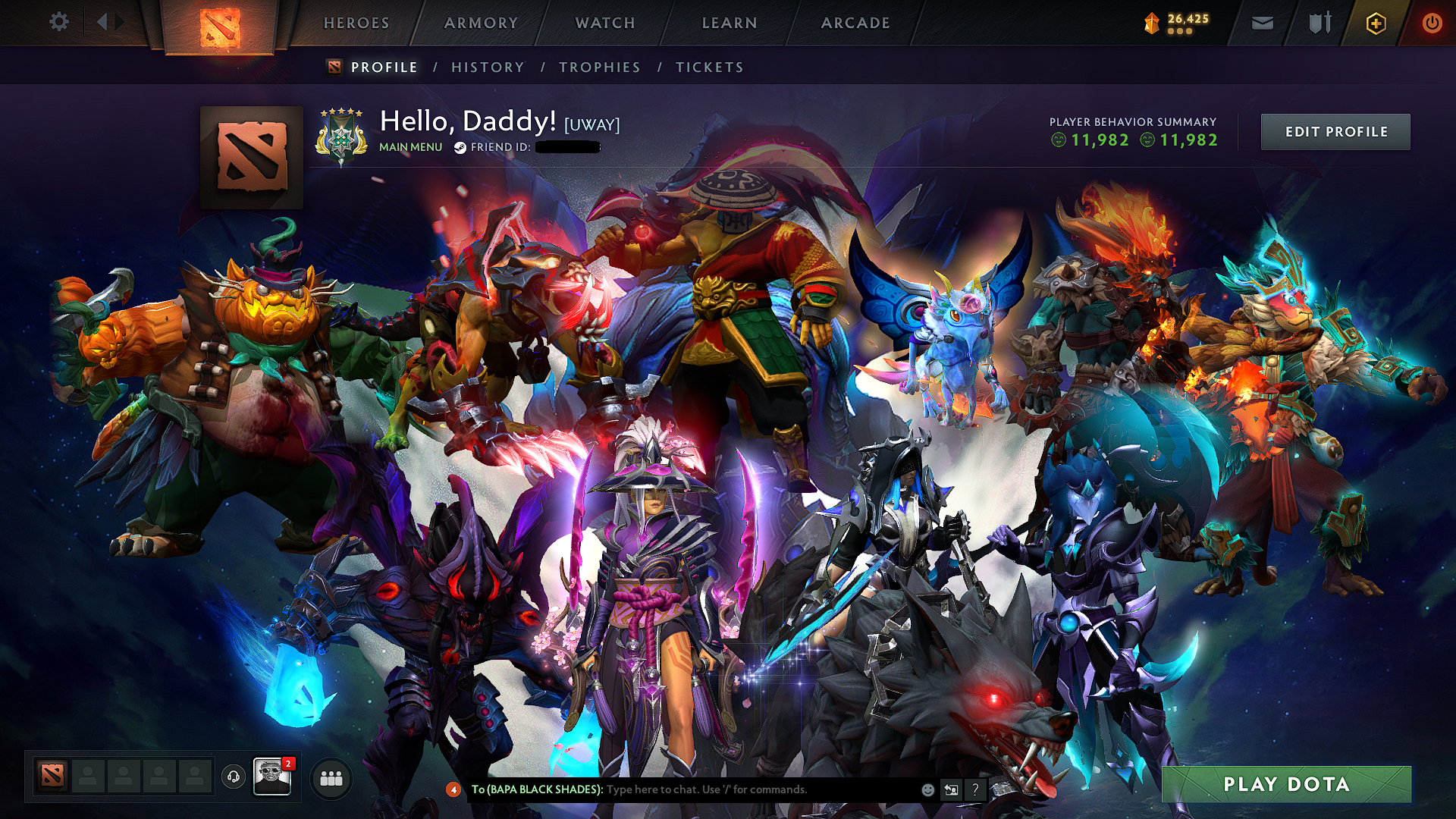Open the ARCADE menu
The height and width of the screenshot is (819, 1456).
(x=855, y=23)
